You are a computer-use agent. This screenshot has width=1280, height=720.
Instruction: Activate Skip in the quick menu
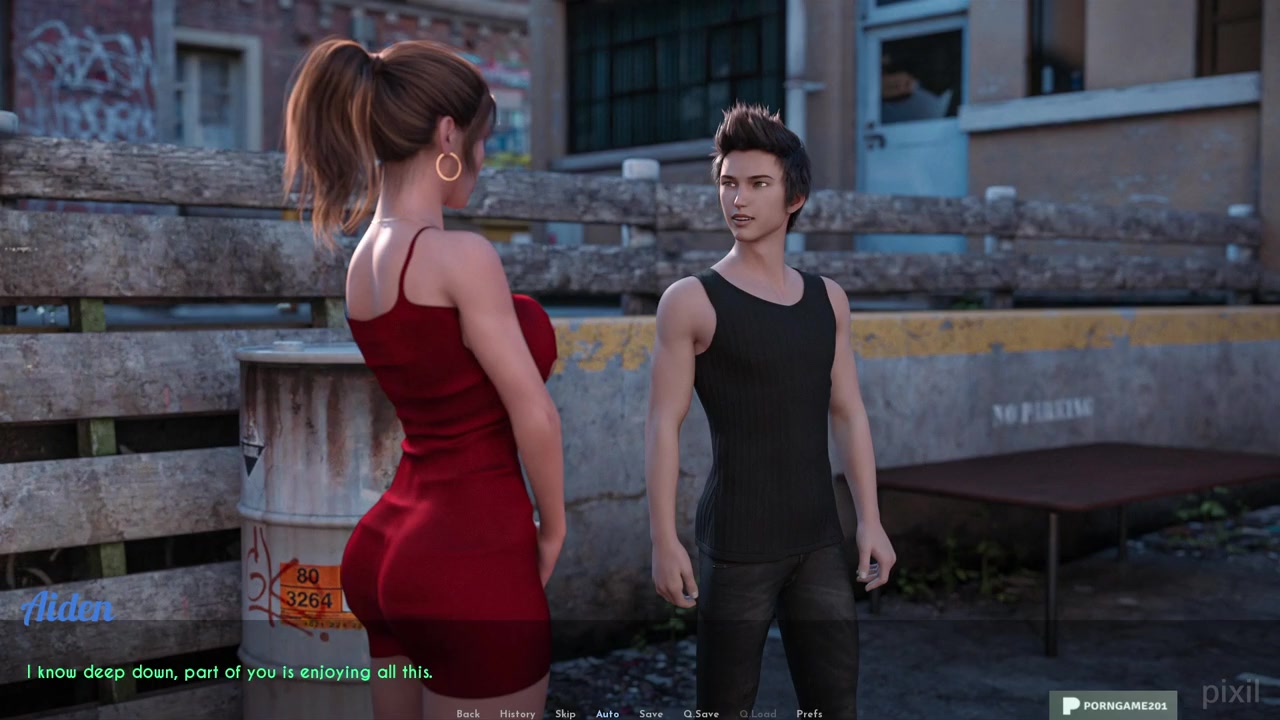point(565,714)
